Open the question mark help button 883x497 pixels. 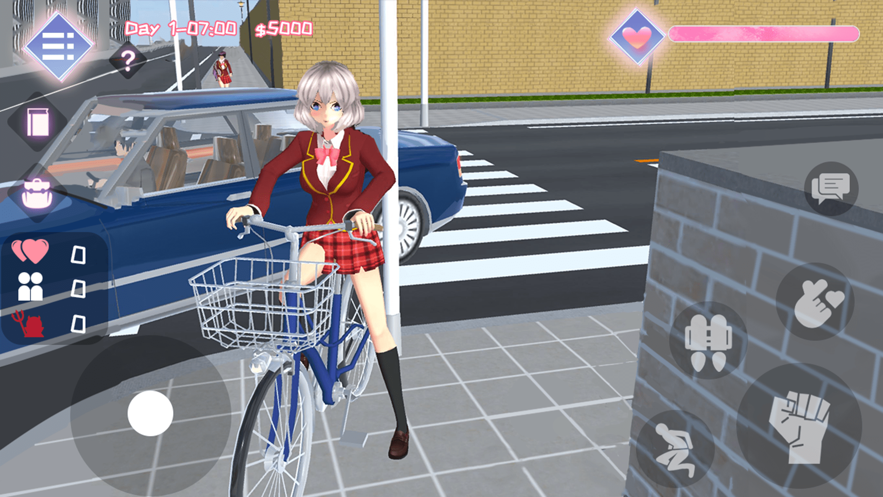pyautogui.click(x=127, y=61)
